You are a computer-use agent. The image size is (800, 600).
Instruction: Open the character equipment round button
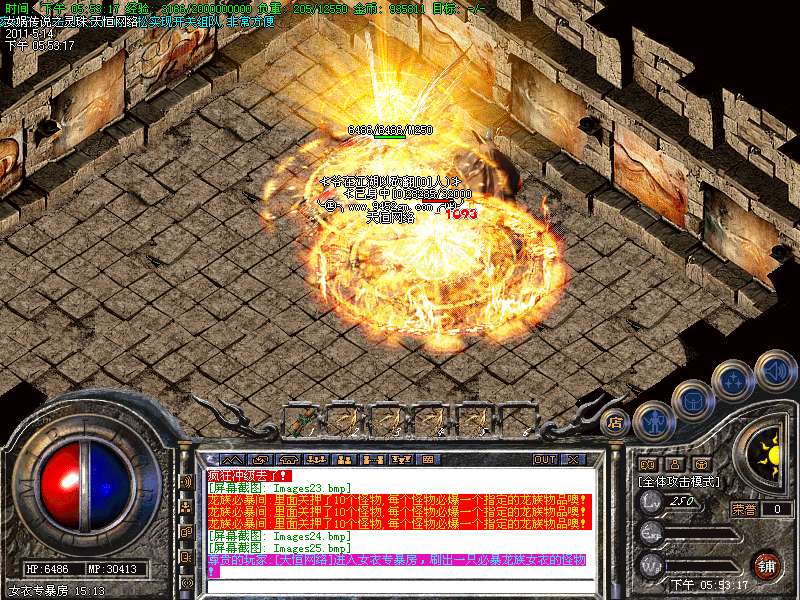651,419
